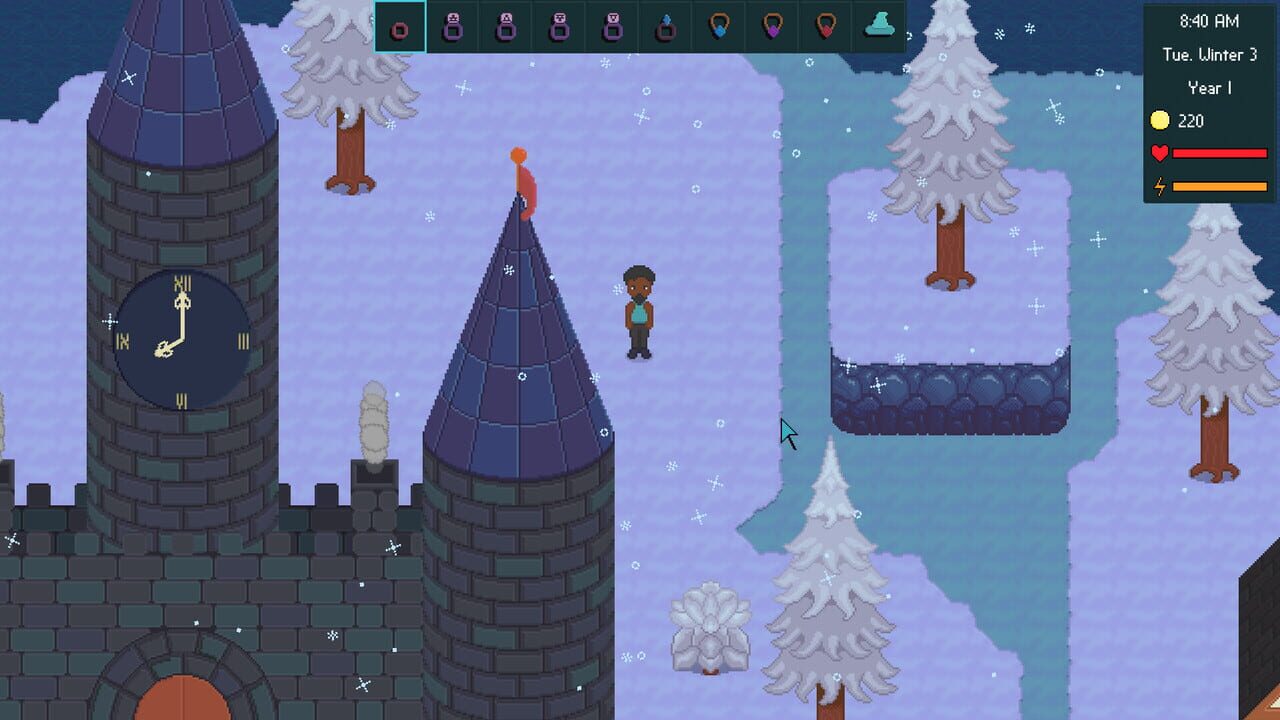Screen dimensions: 1280x720
Task: Click the player character standing in the snow
Action: point(640,310)
